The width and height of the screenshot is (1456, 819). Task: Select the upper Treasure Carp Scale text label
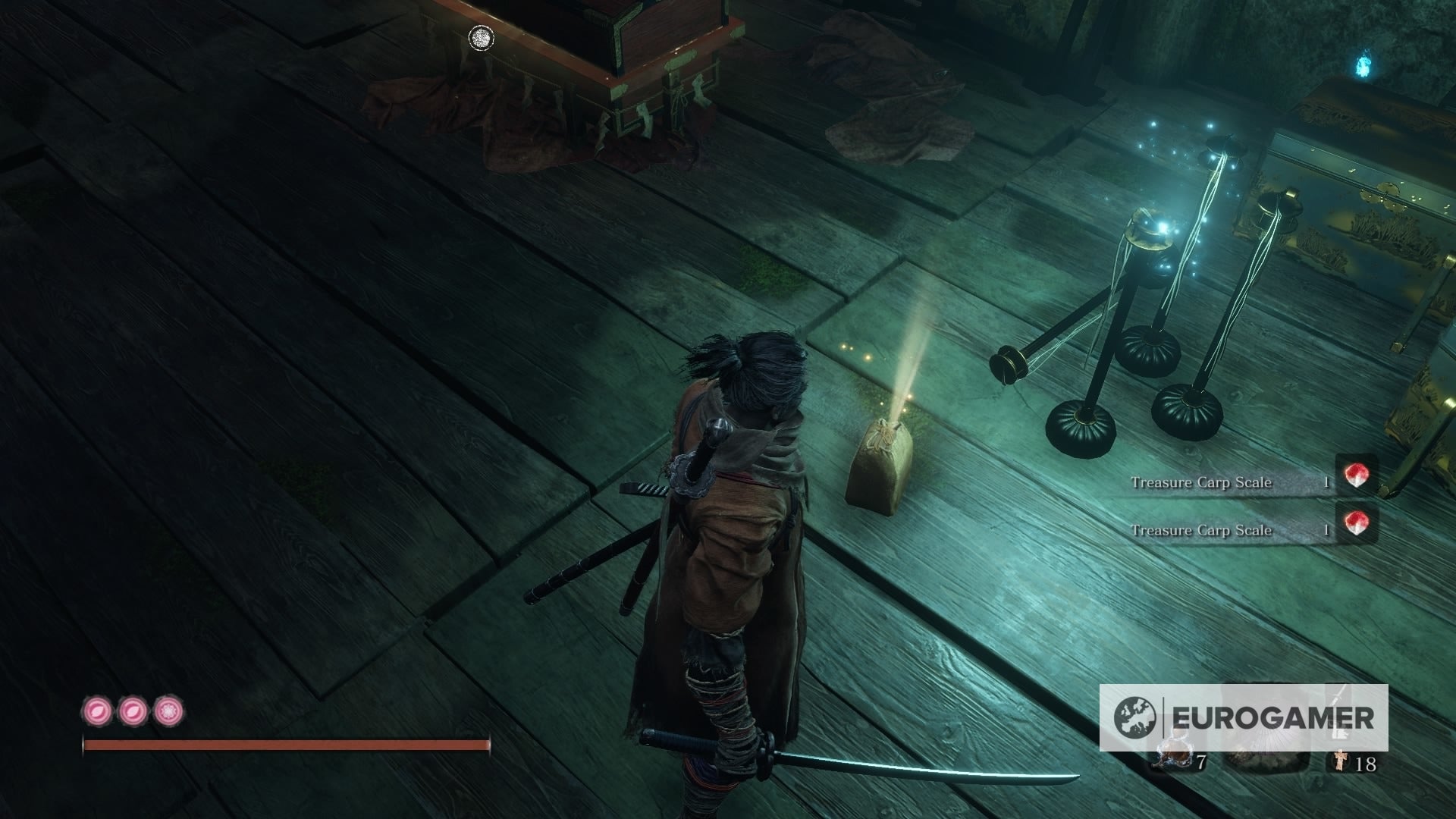[x=1200, y=481]
